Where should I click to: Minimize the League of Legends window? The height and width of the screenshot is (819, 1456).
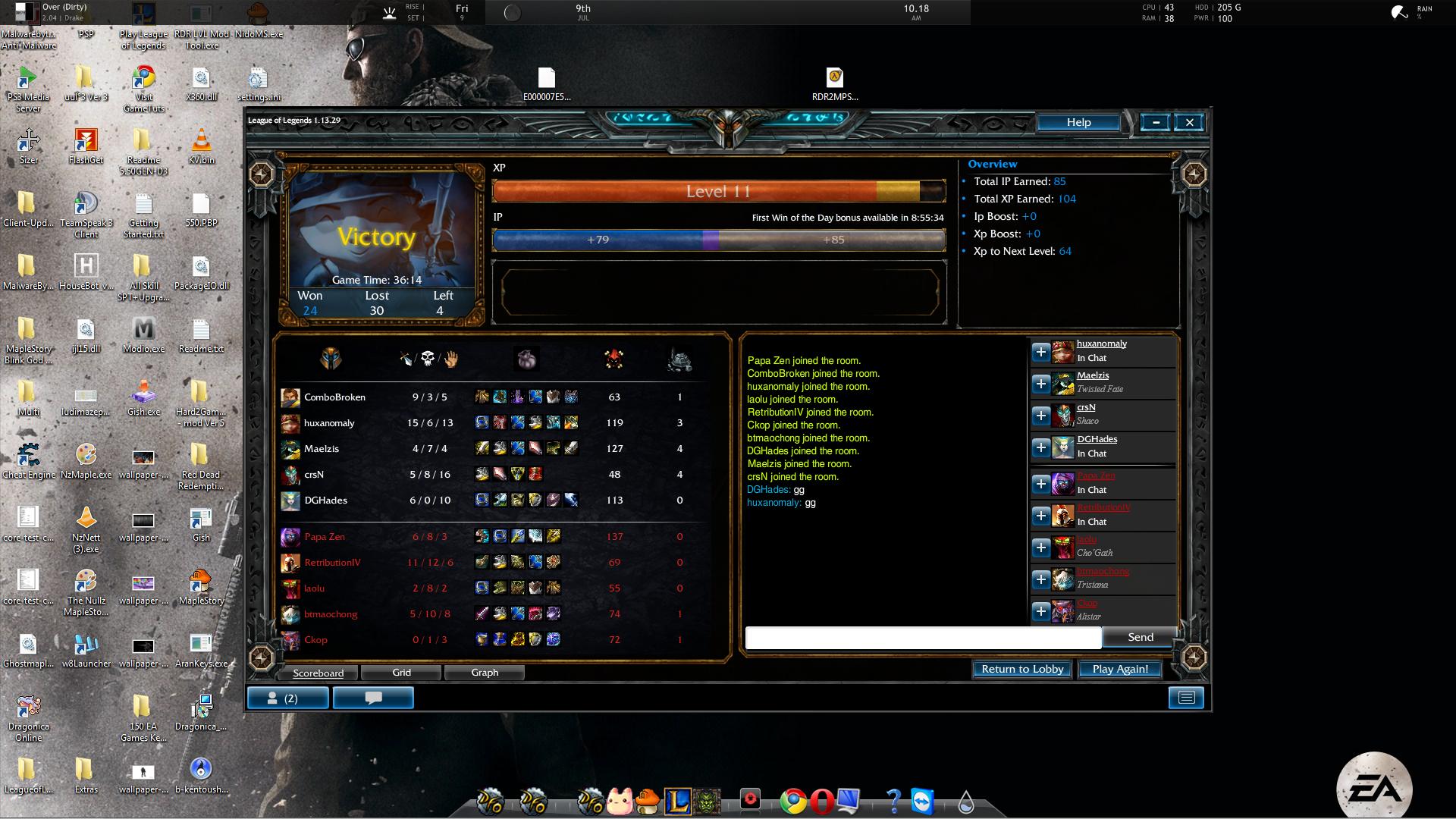tap(1156, 122)
